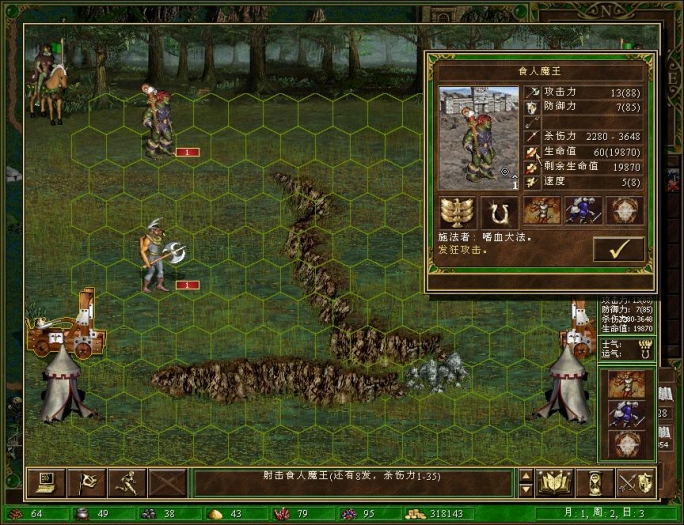Surrender using the white flag button

pyautogui.click(x=85, y=483)
